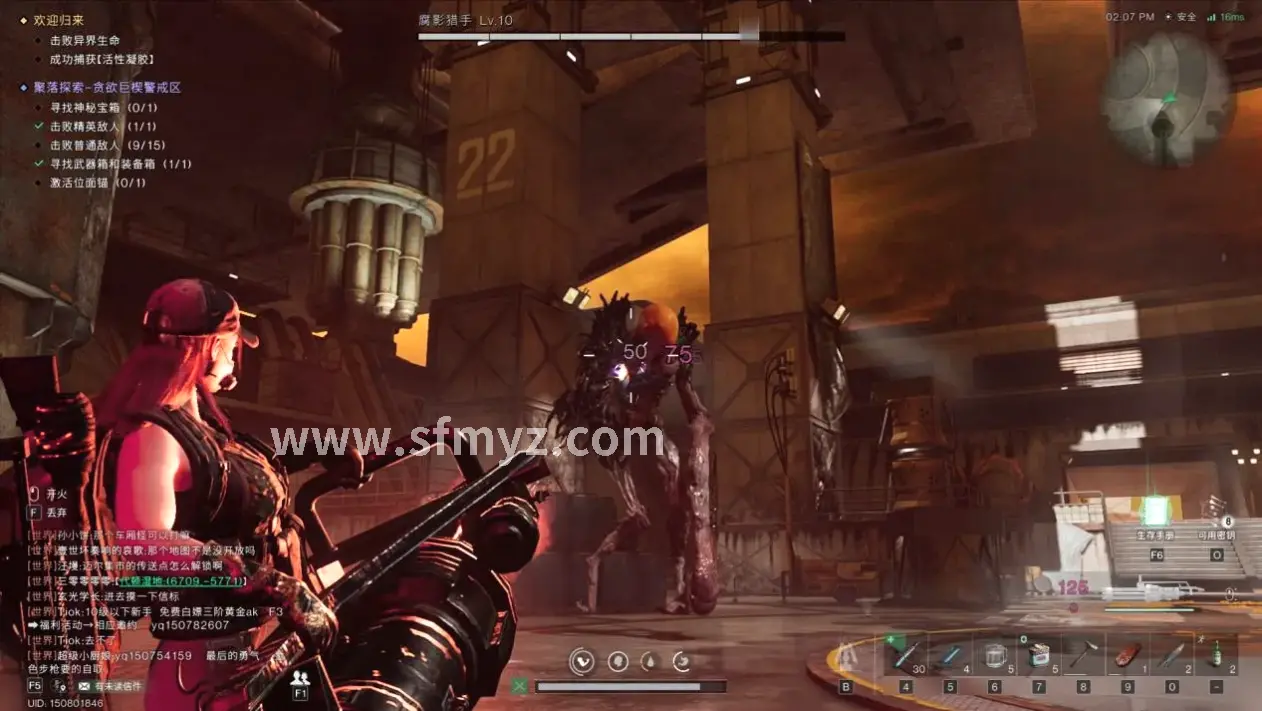Open the 生存手册 survival manual icon
This screenshot has width=1262, height=711.
click(x=1156, y=512)
